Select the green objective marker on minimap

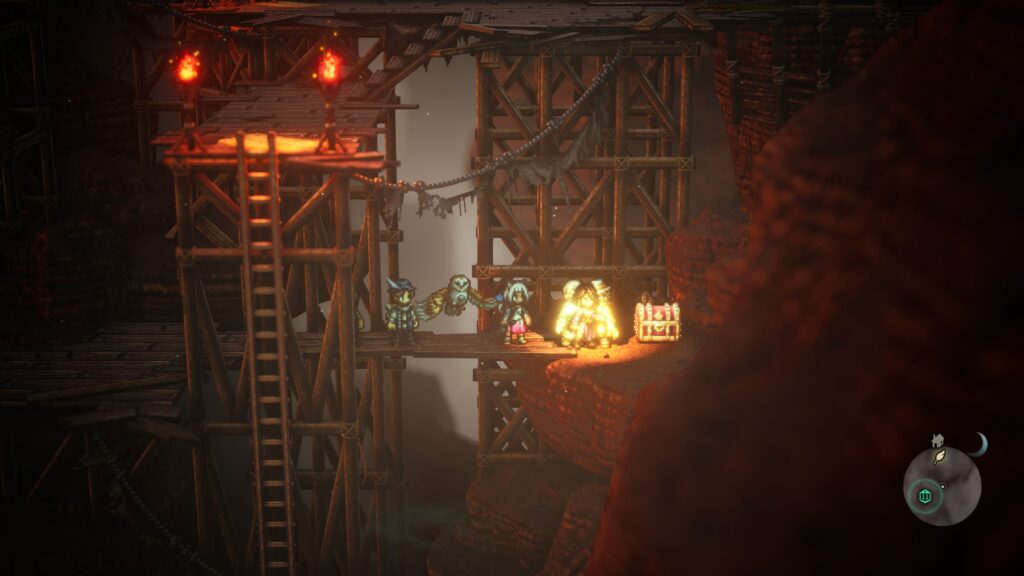pyautogui.click(x=924, y=496)
